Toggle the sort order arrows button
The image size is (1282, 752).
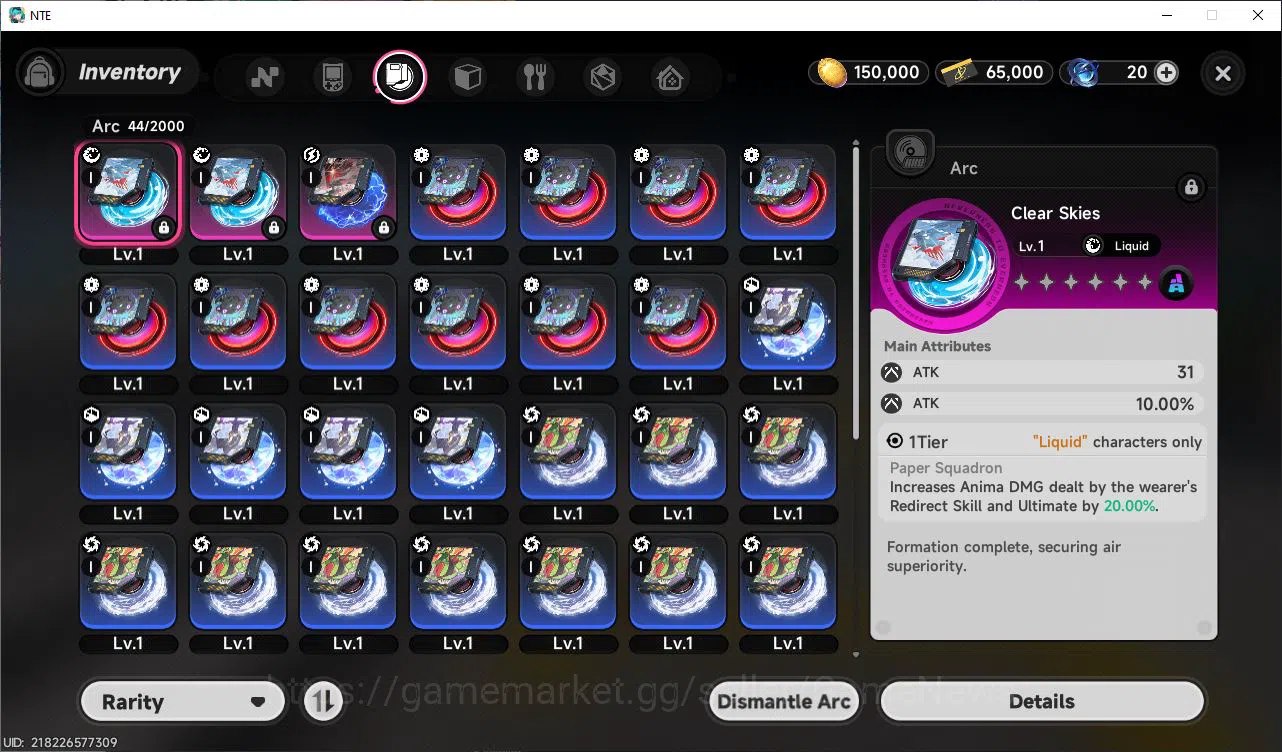pyautogui.click(x=322, y=701)
